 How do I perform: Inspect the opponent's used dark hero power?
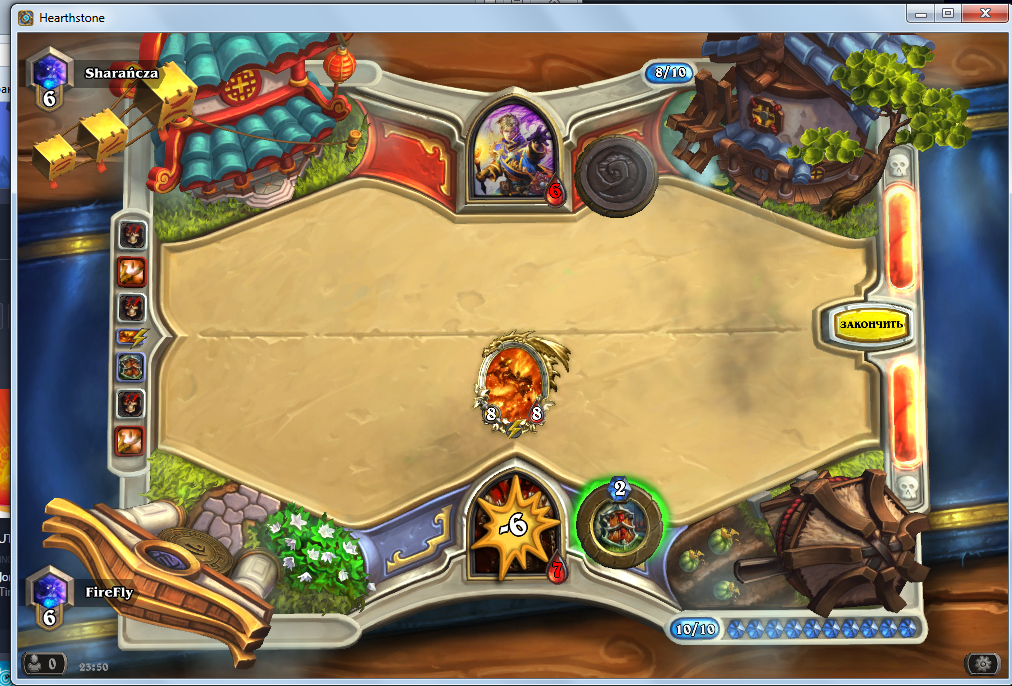pos(615,176)
